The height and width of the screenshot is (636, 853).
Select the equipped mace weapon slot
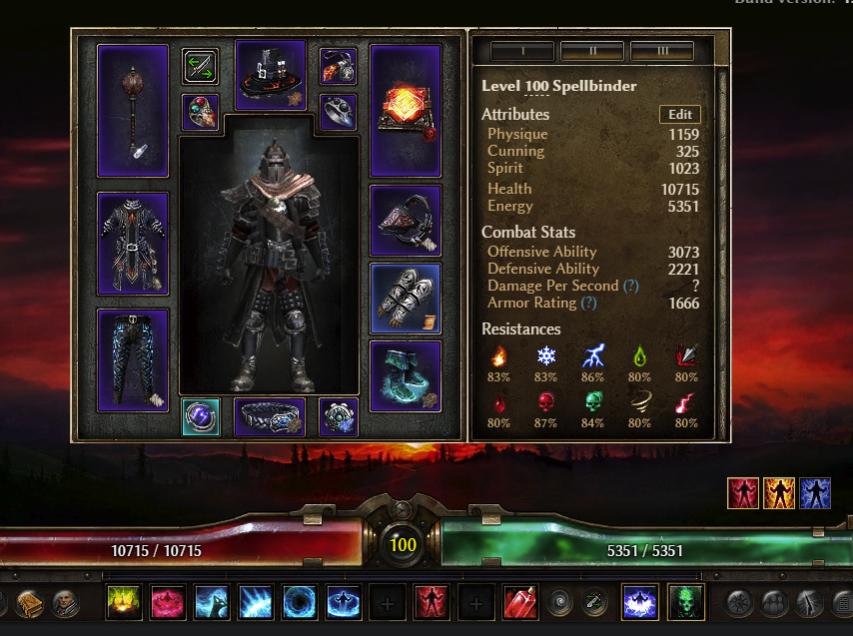coord(133,110)
